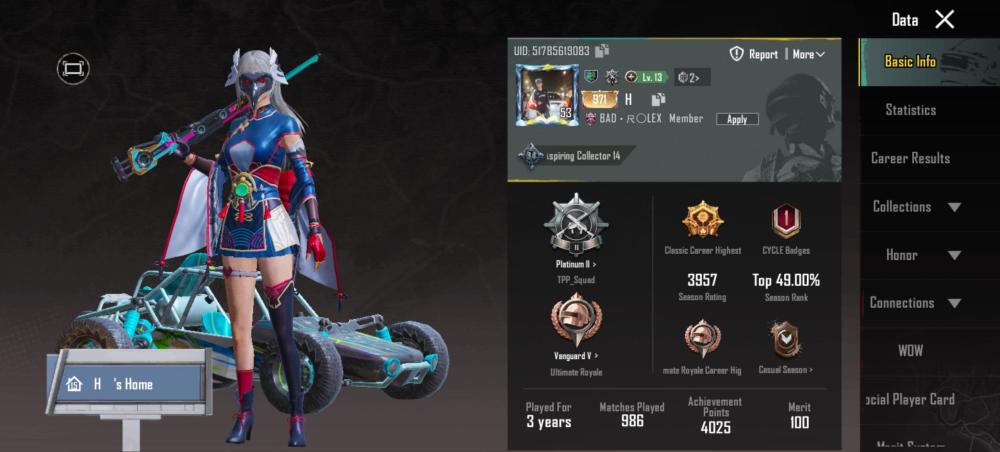Screen dimensions: 1000x452
Task: Open the More dropdown
Action: [808, 54]
